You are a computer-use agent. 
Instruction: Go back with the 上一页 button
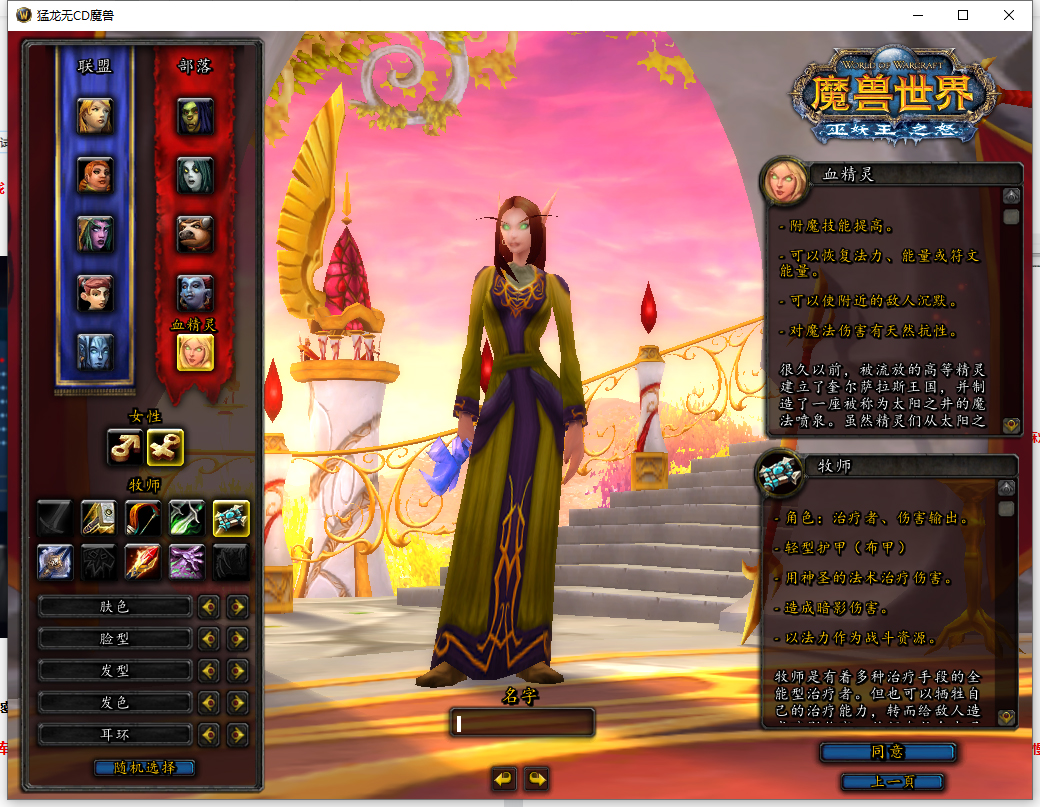tap(893, 782)
